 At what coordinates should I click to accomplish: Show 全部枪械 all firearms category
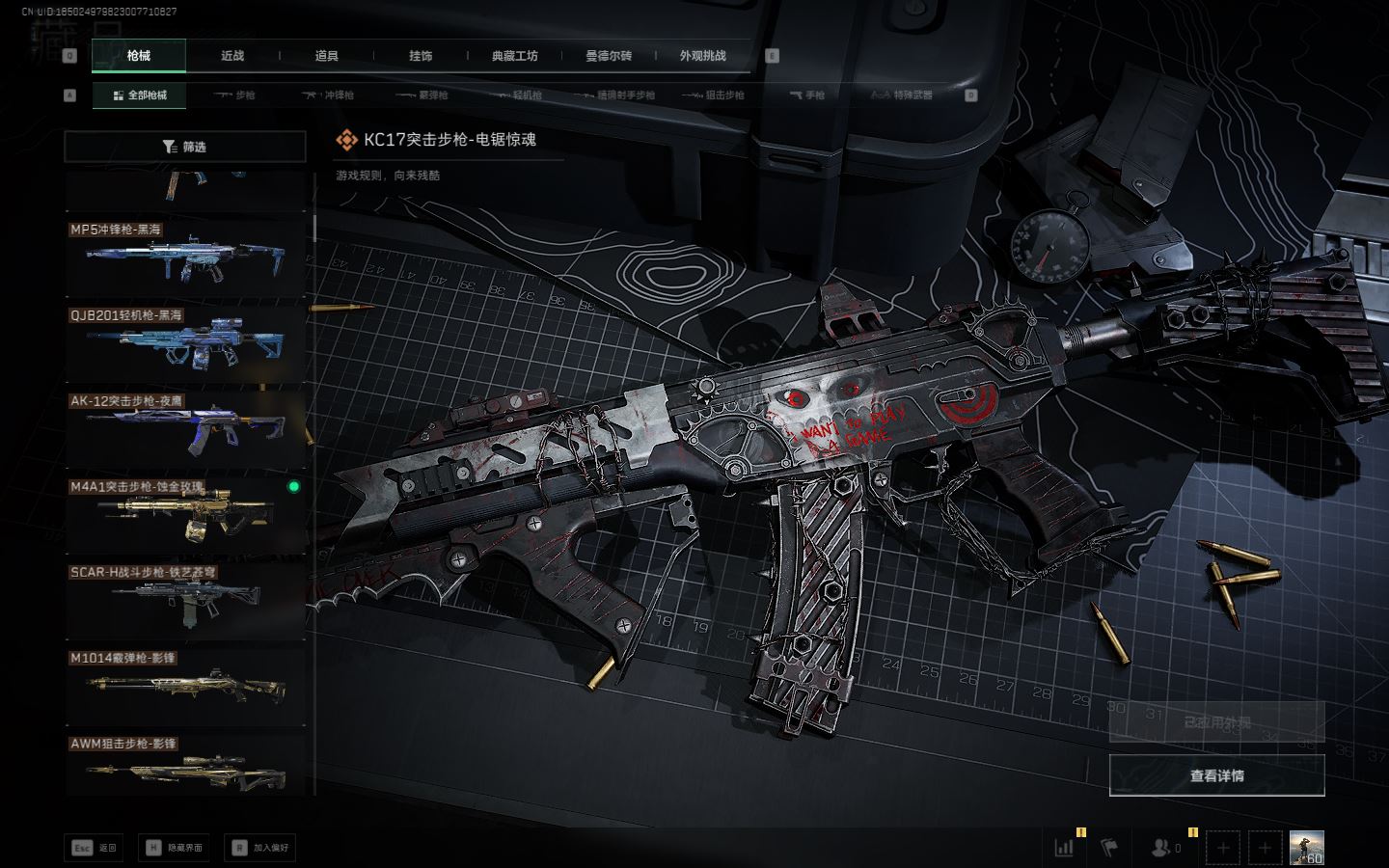point(140,95)
